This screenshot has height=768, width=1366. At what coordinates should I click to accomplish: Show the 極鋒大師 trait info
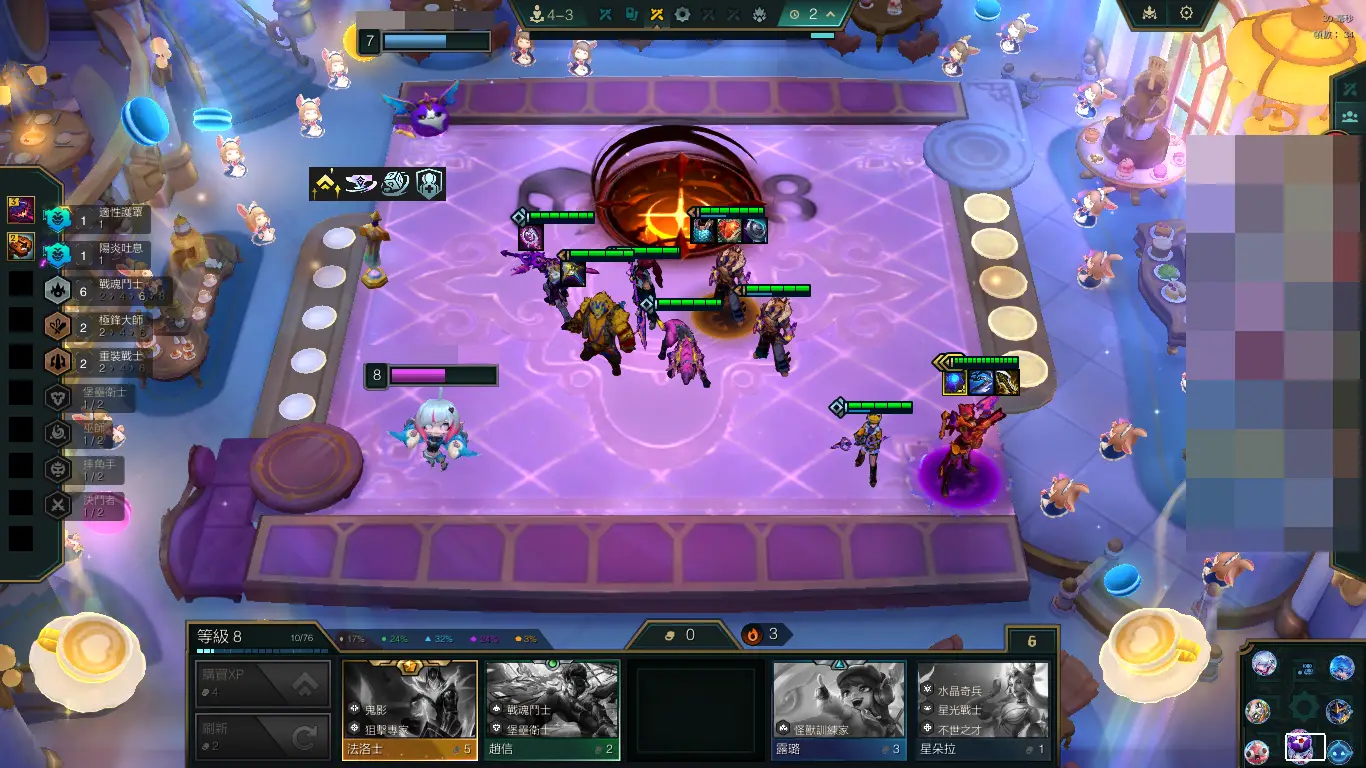[100, 325]
